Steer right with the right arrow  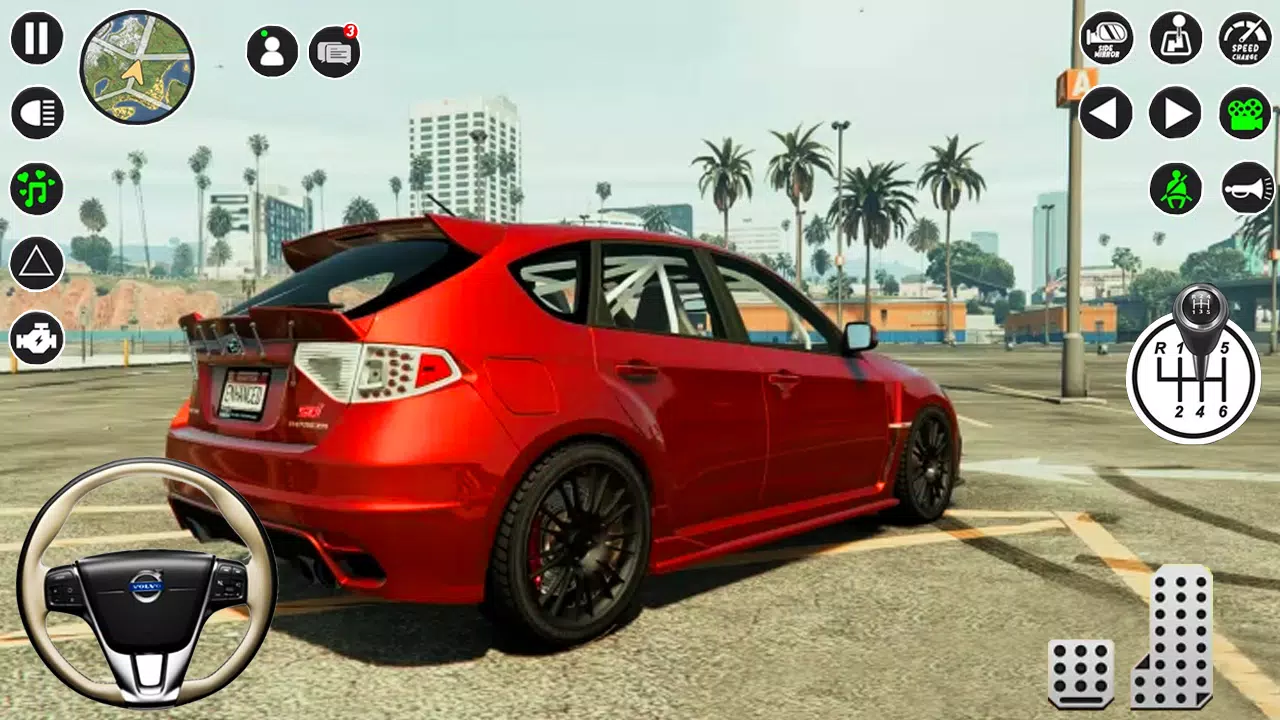[1175, 112]
